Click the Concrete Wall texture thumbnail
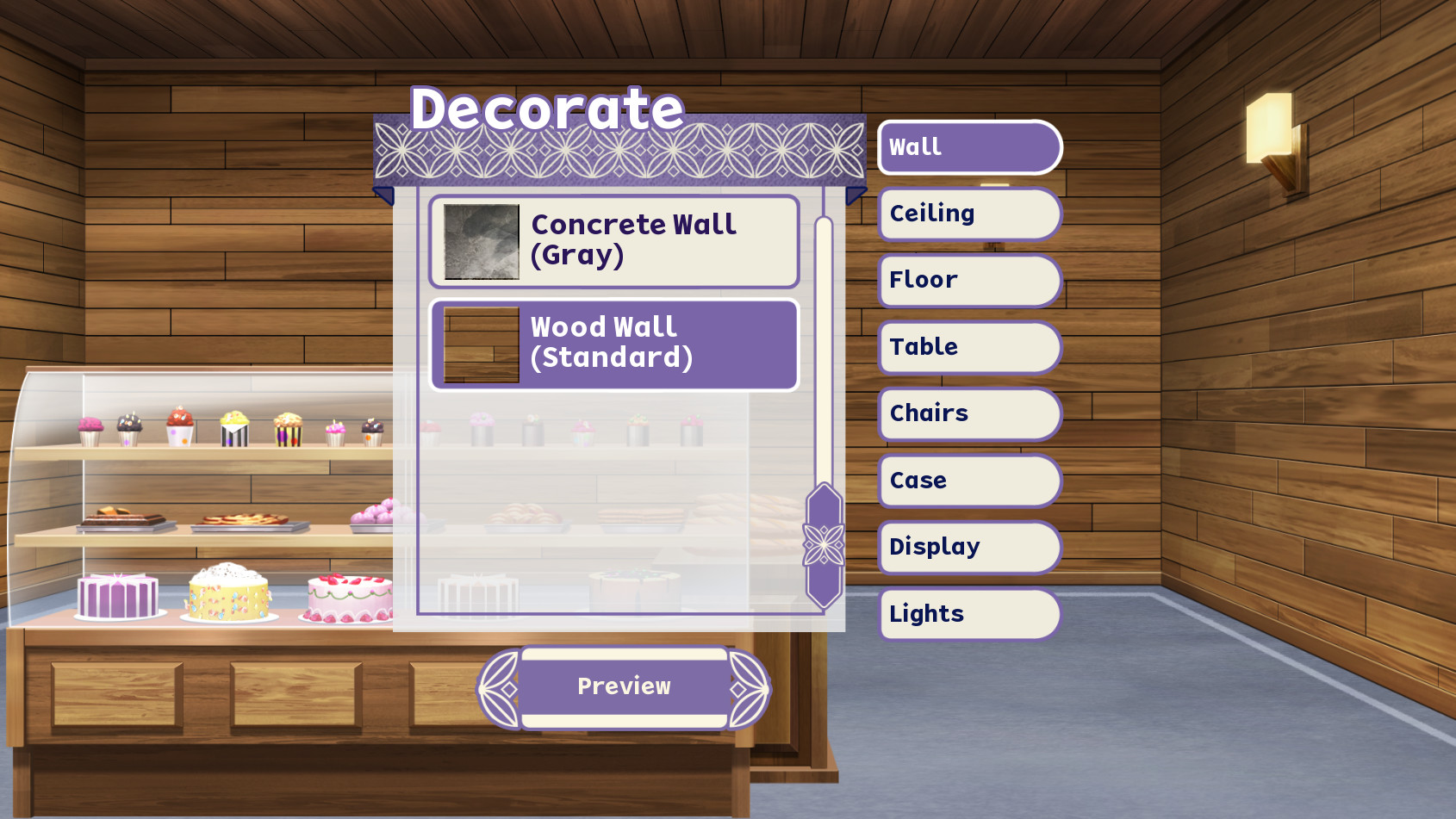1456x819 pixels. click(x=481, y=242)
